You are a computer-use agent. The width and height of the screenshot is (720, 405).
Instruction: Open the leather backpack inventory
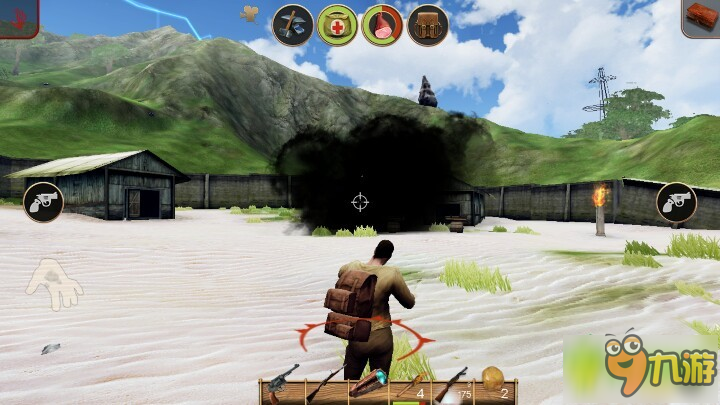click(x=427, y=25)
